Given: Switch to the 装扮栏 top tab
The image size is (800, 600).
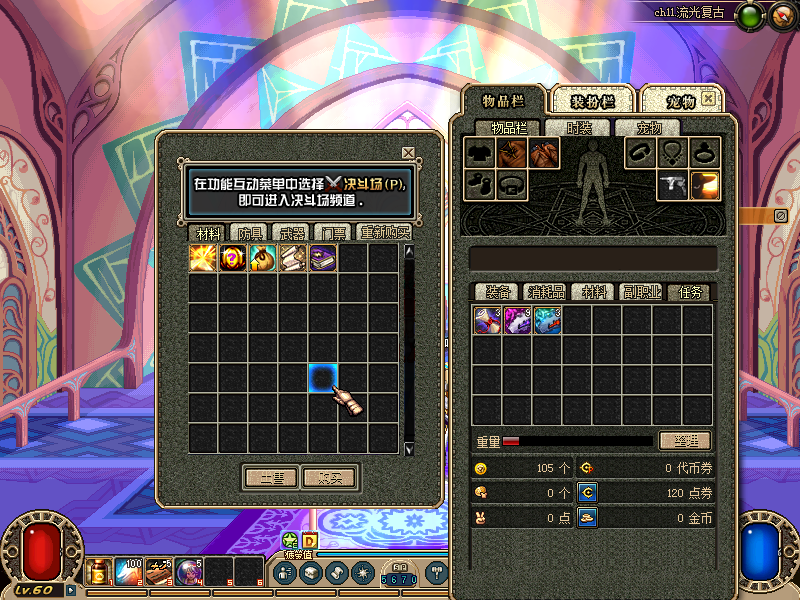Looking at the screenshot, I should 592,101.
